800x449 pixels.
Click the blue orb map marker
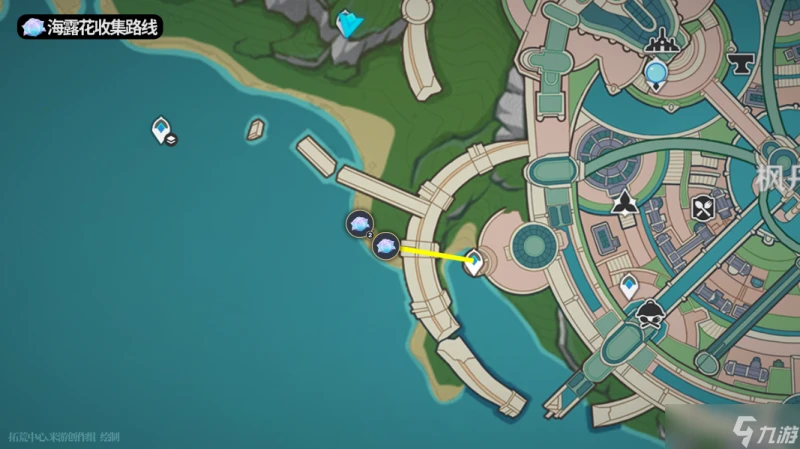click(656, 72)
